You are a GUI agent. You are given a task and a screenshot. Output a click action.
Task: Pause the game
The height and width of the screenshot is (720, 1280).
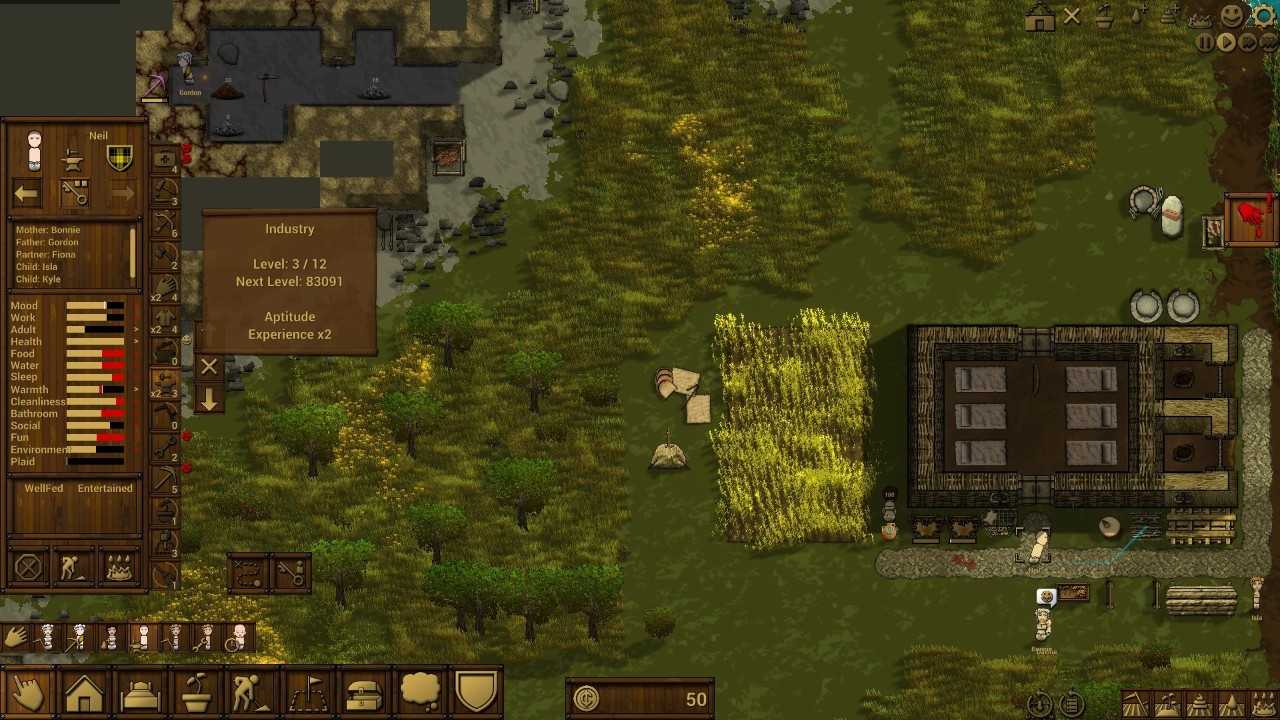pyautogui.click(x=1205, y=43)
